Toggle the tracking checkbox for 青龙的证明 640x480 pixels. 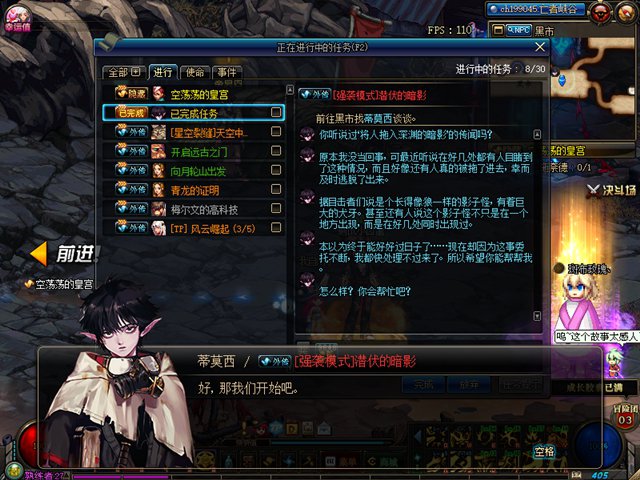(x=276, y=190)
